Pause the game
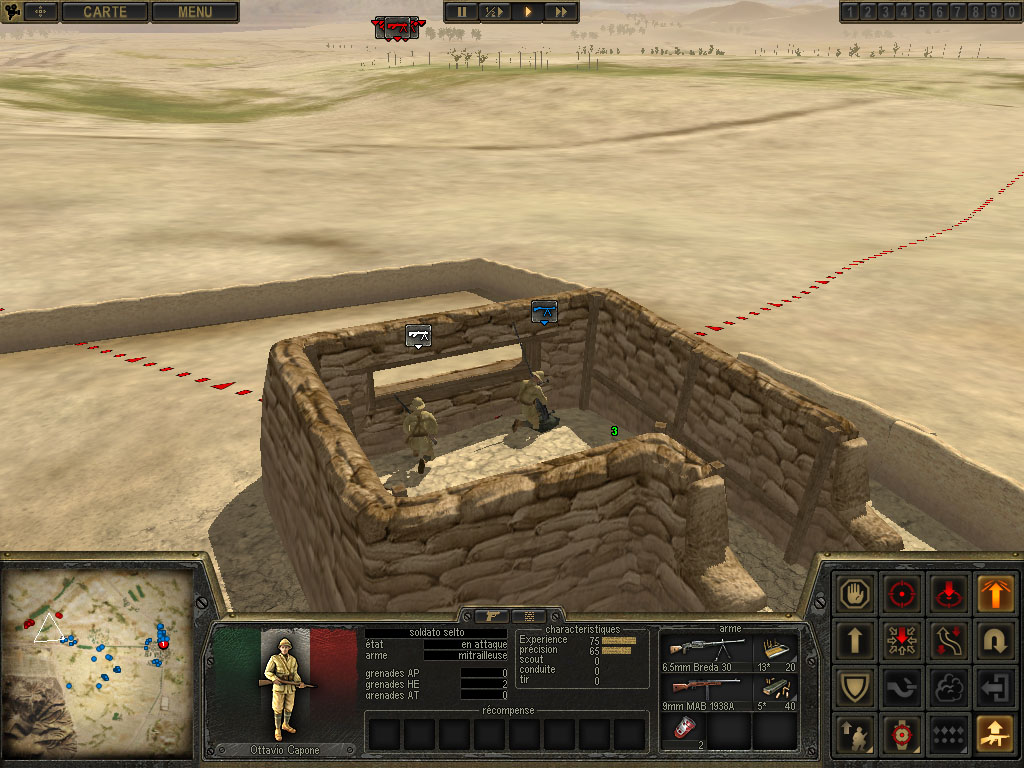The width and height of the screenshot is (1024, 768). (462, 12)
